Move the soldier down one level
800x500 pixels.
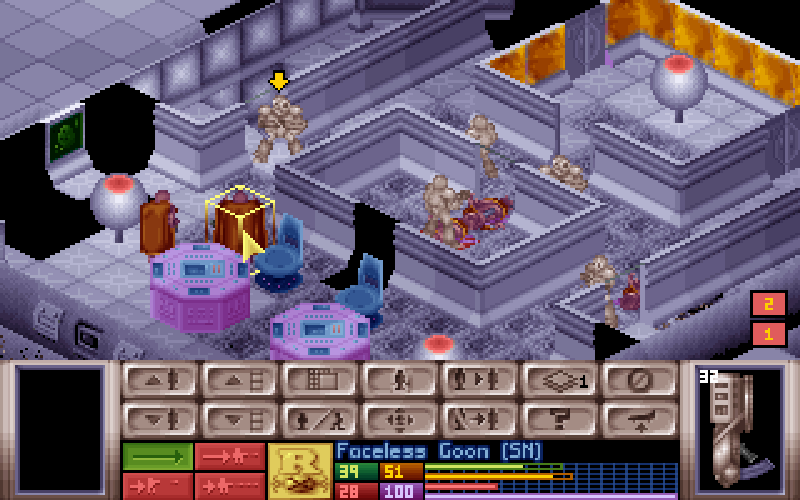tap(160, 418)
